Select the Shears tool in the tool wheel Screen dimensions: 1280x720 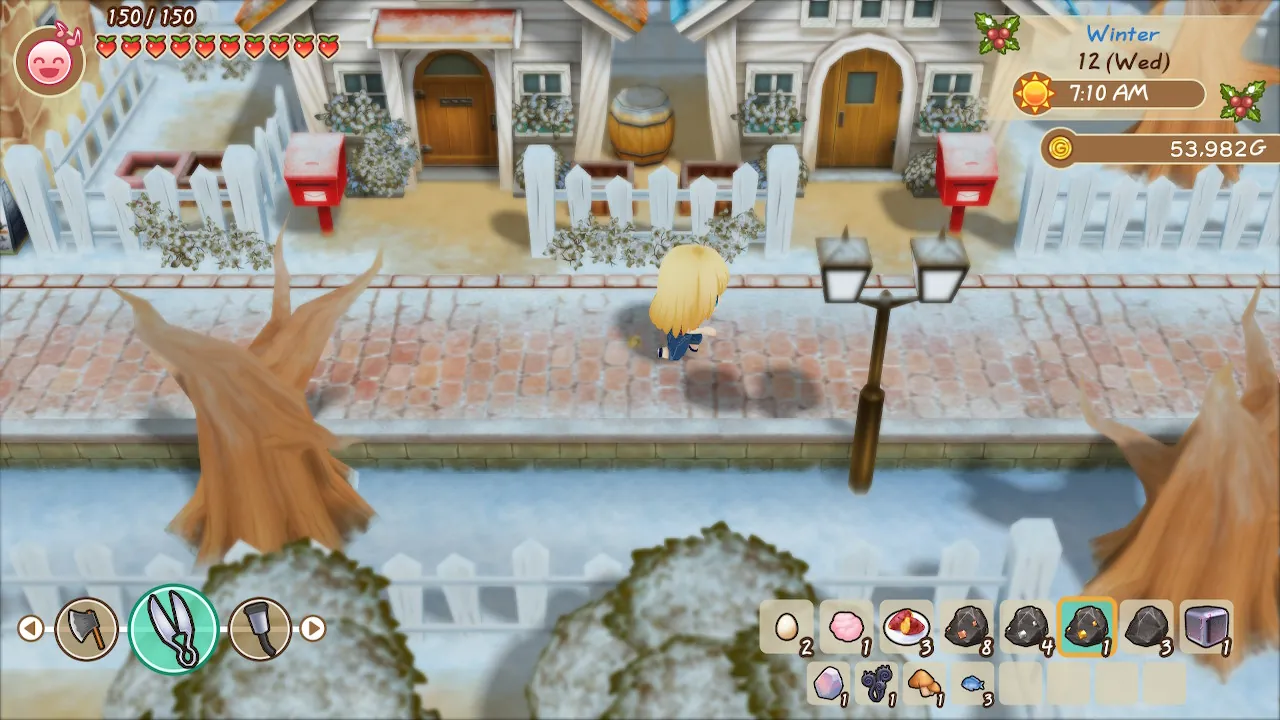(x=173, y=628)
